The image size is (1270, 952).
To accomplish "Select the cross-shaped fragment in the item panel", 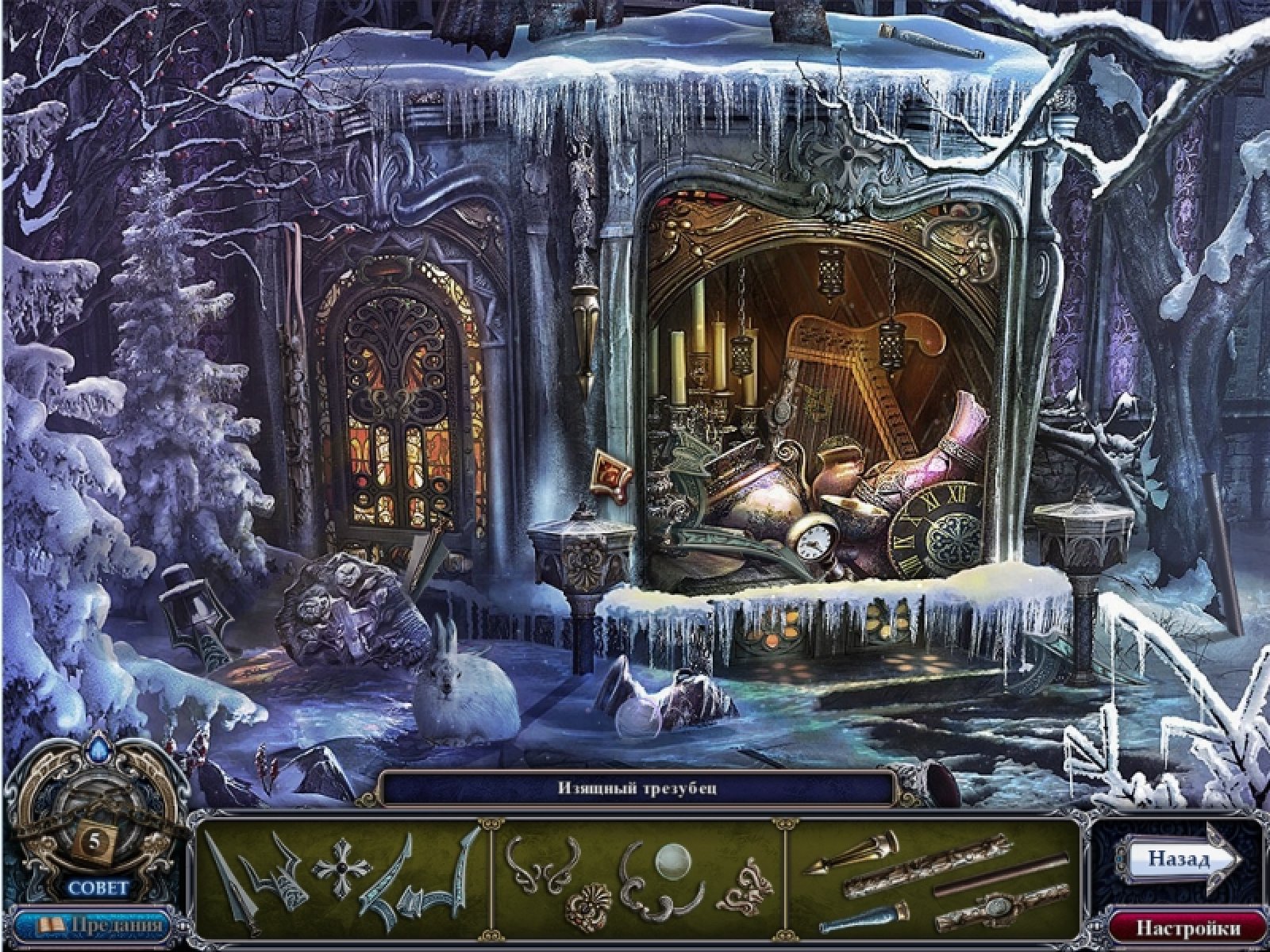I will point(341,870).
